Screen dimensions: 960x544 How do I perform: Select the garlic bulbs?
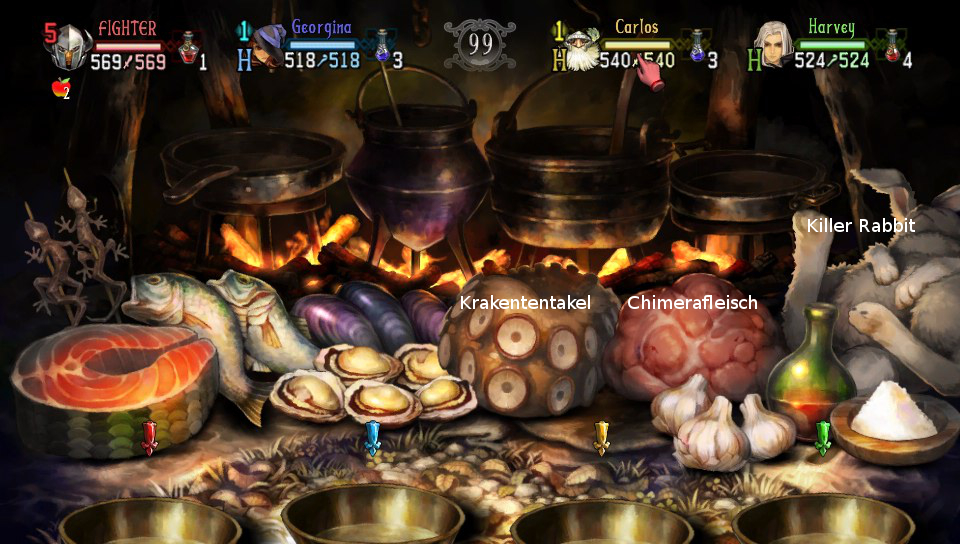pos(715,420)
